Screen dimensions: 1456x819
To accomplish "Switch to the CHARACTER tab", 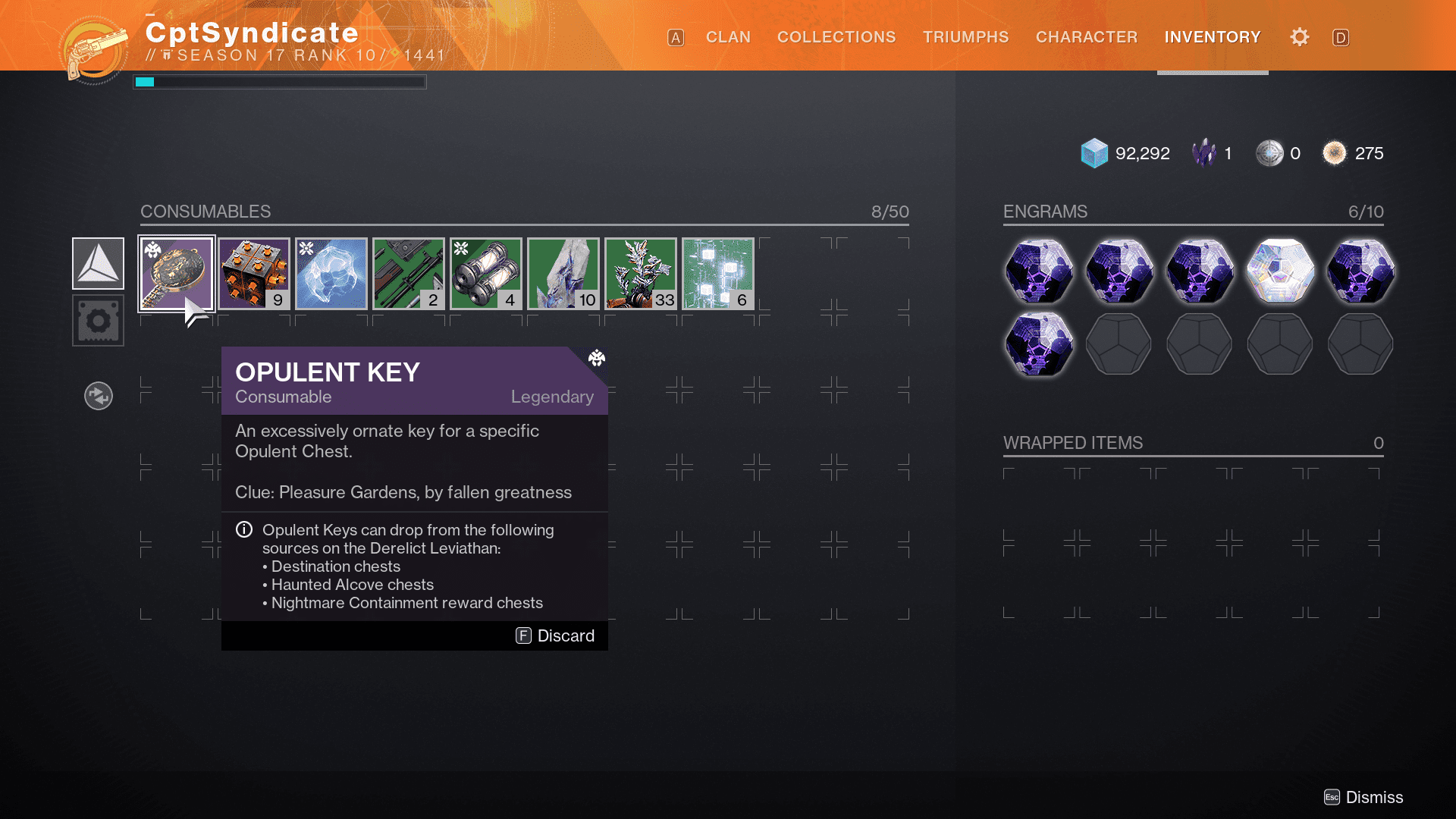I will click(x=1086, y=36).
